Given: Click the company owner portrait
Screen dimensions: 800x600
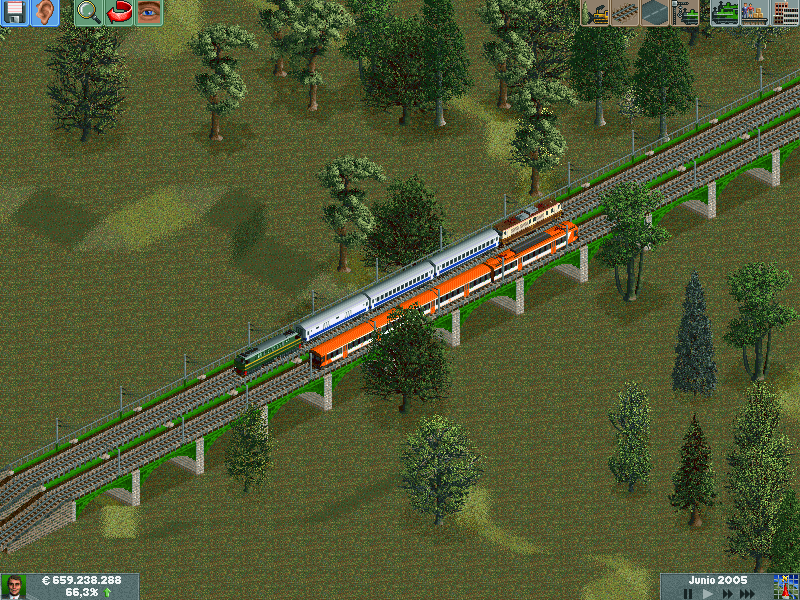Looking at the screenshot, I should tap(14, 586).
